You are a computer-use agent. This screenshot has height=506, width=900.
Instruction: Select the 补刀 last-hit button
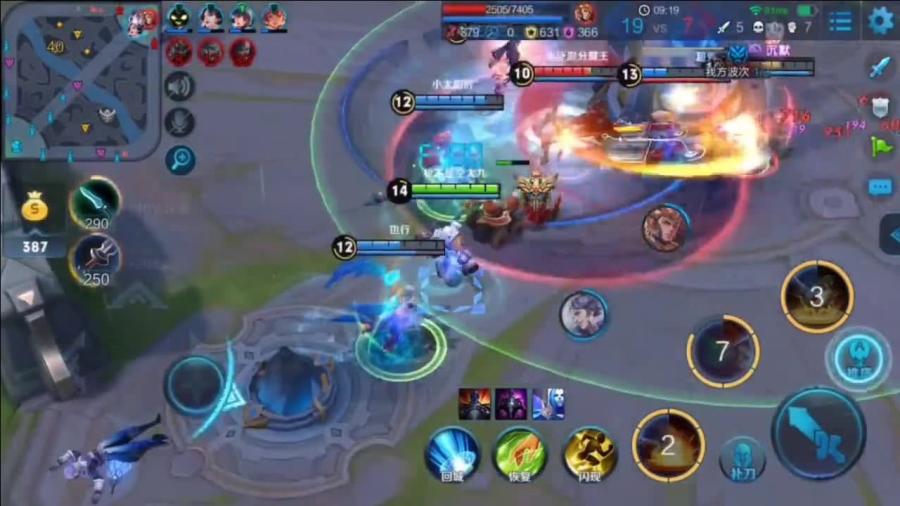pyautogui.click(x=742, y=457)
